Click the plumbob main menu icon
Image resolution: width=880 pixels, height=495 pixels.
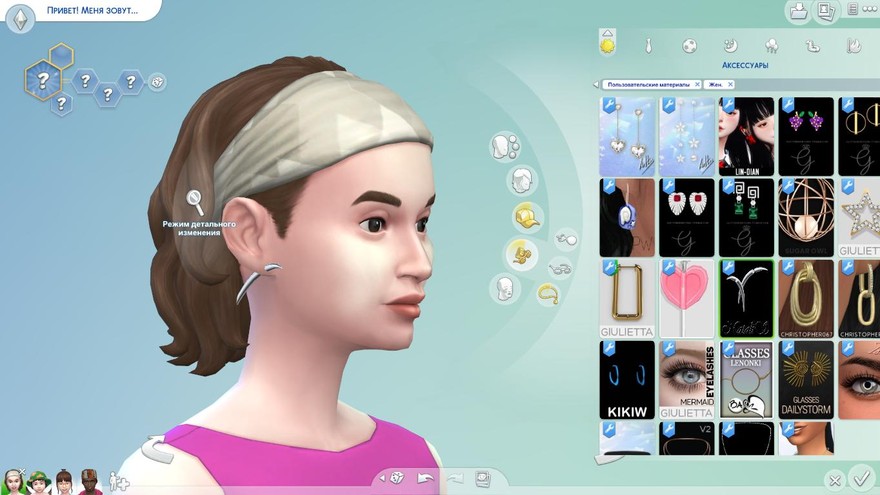coord(18,17)
